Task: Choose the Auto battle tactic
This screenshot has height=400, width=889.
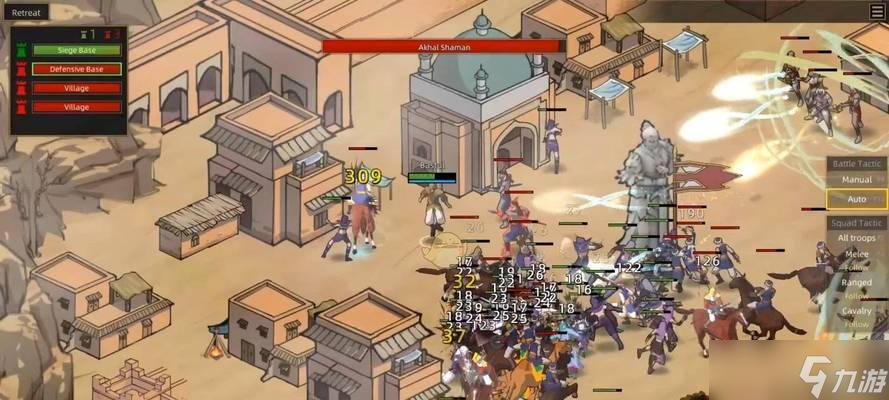Action: click(856, 199)
